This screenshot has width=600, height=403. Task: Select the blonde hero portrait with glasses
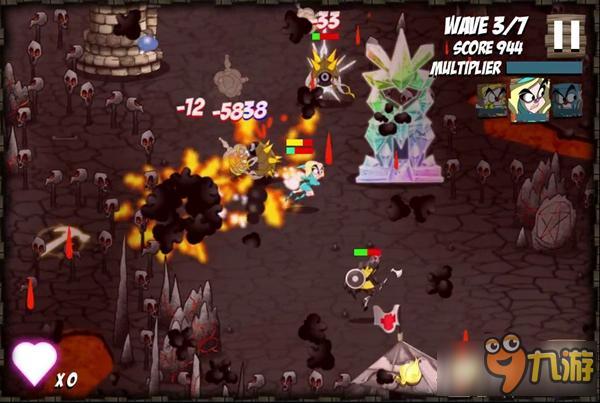(529, 99)
